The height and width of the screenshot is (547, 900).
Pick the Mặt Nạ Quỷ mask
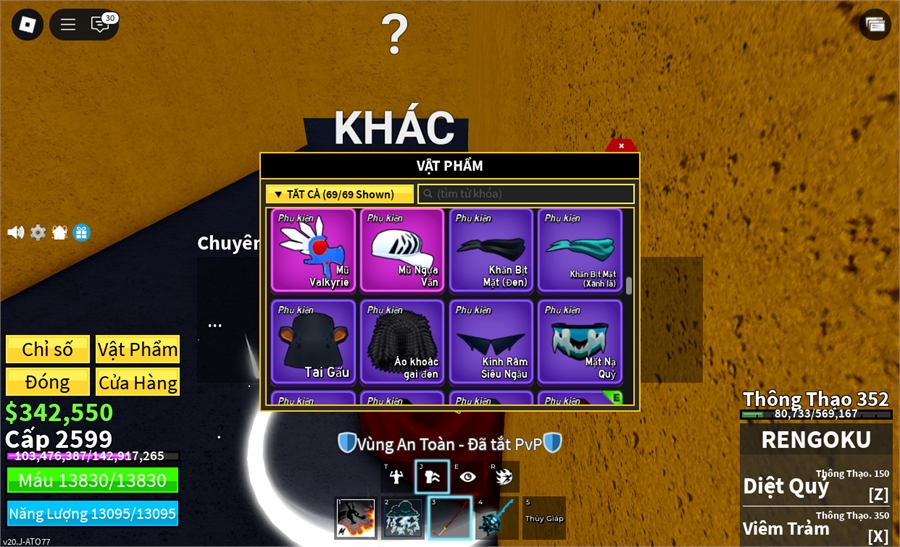coord(579,342)
